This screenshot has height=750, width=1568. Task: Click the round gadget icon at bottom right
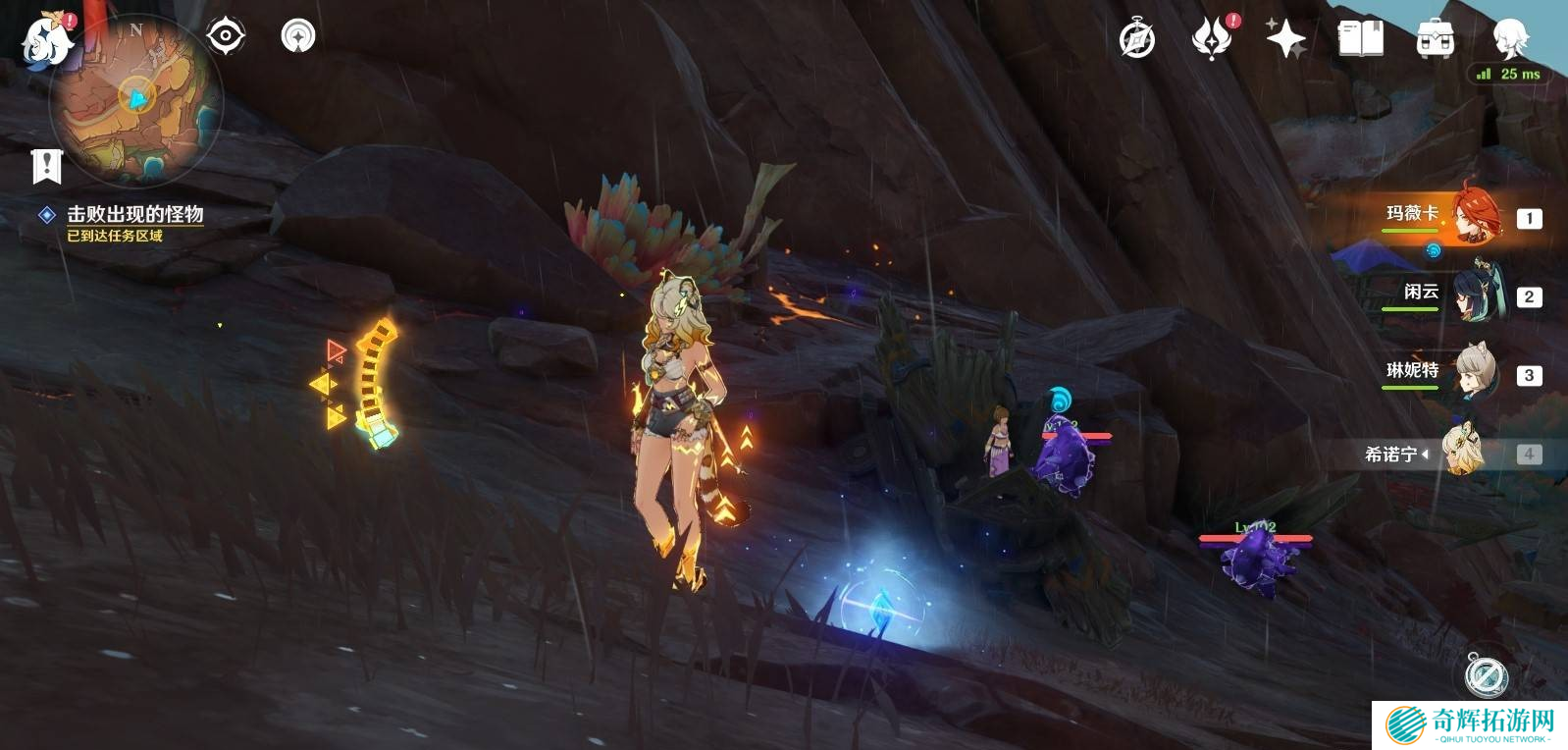click(1486, 674)
